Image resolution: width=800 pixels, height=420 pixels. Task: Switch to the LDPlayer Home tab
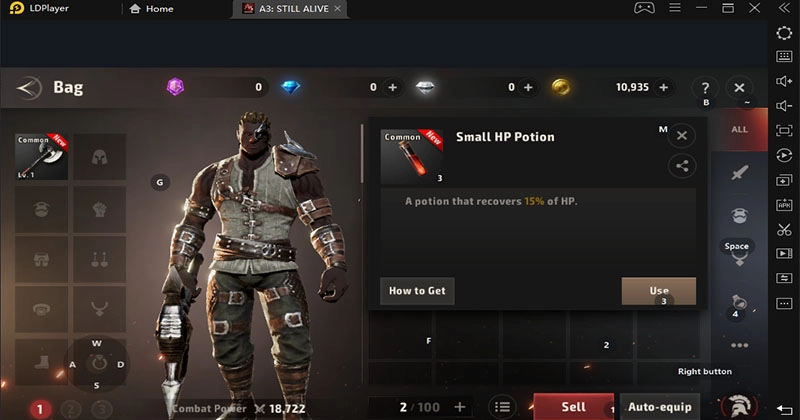(x=152, y=9)
